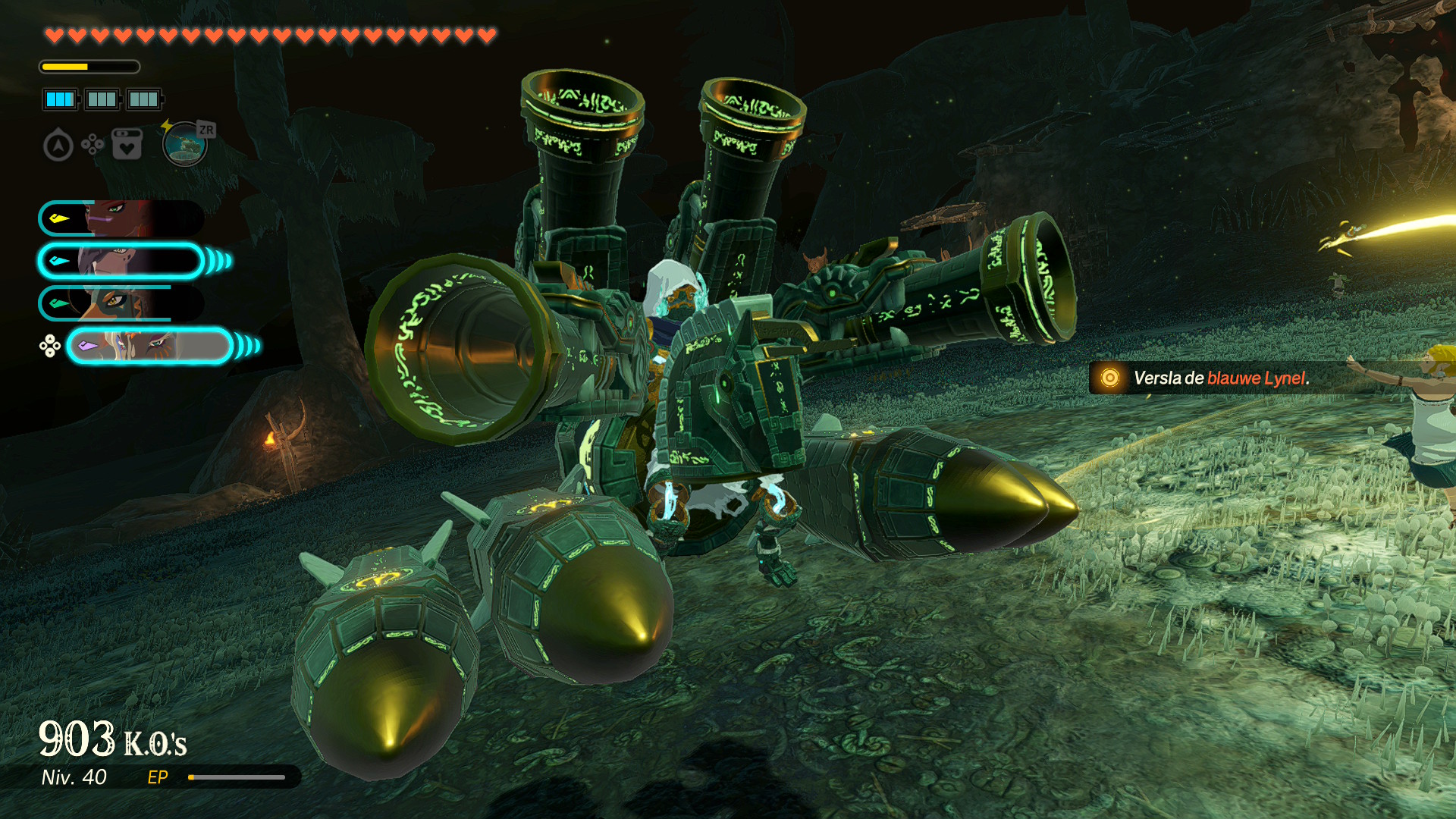
Task: Click the yellow special attack gauge bar
Action: click(x=64, y=66)
